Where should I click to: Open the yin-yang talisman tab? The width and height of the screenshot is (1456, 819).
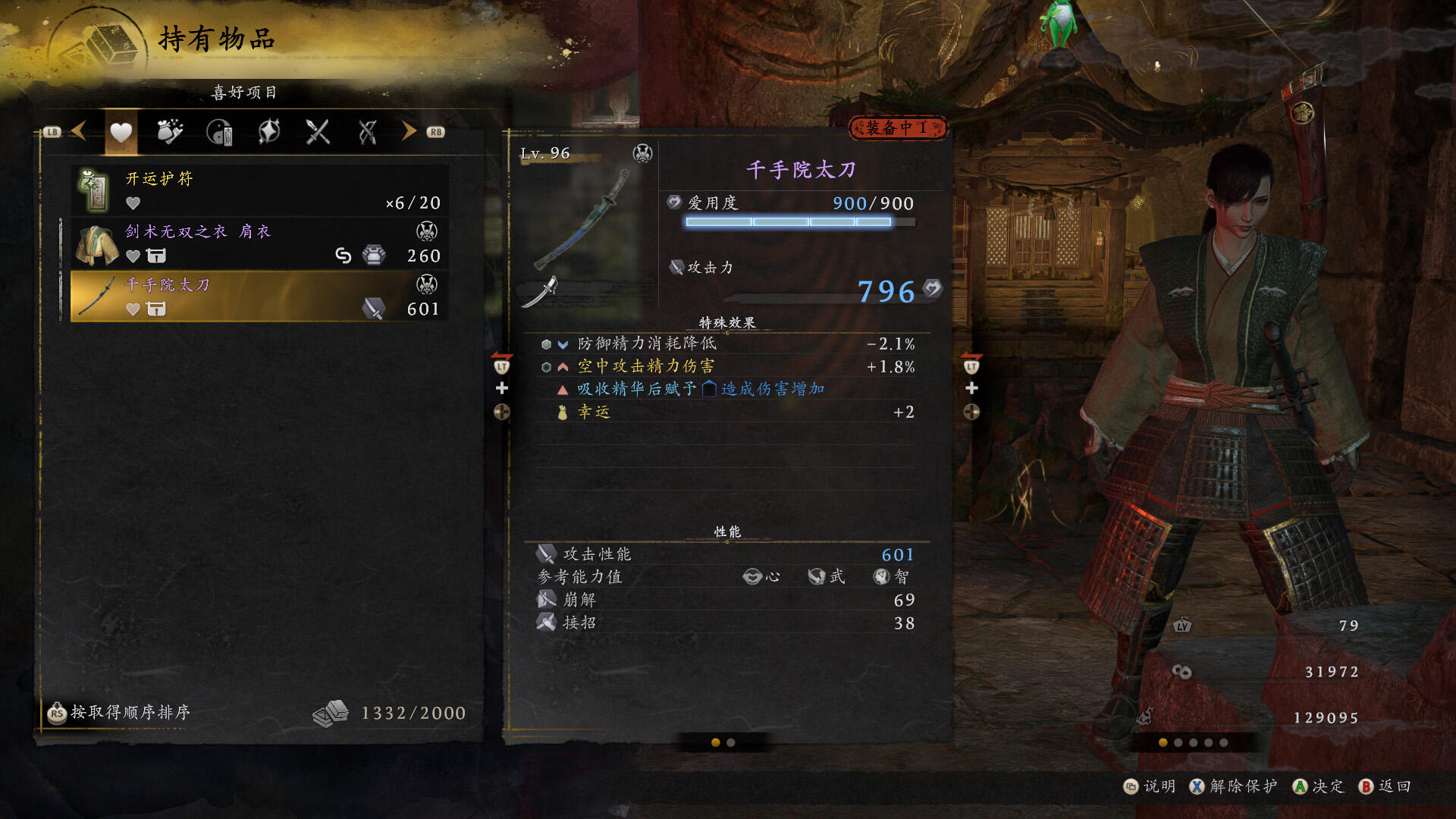coord(219,132)
